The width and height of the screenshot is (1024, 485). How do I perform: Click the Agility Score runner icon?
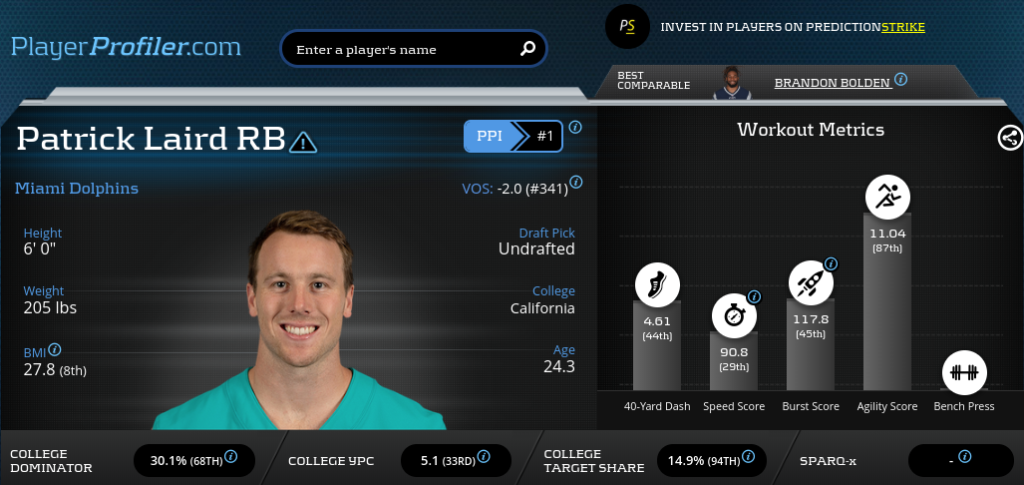[x=887, y=197]
